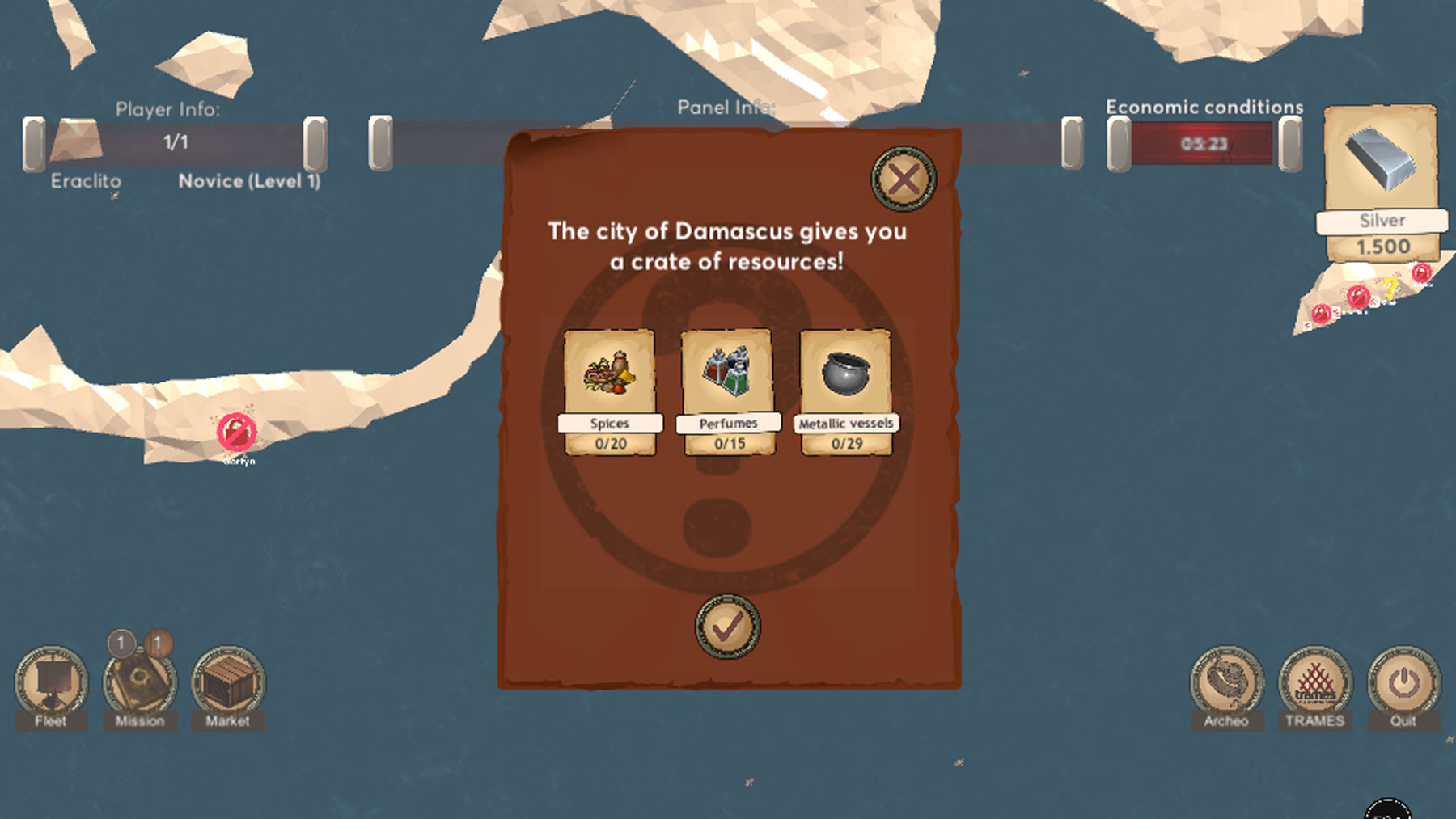The width and height of the screenshot is (1456, 819).
Task: Click the TRAMES logo button
Action: click(x=1315, y=682)
